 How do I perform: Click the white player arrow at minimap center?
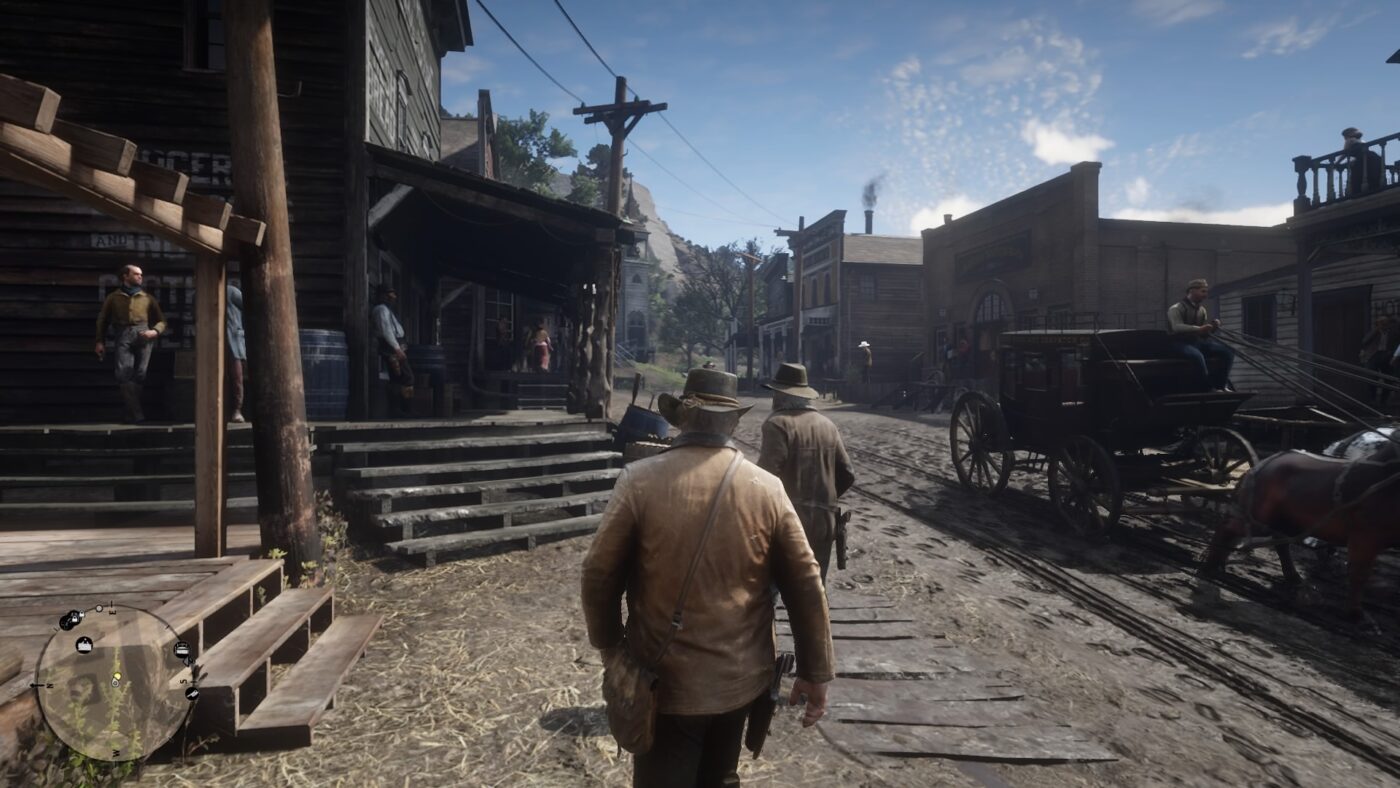(x=114, y=684)
